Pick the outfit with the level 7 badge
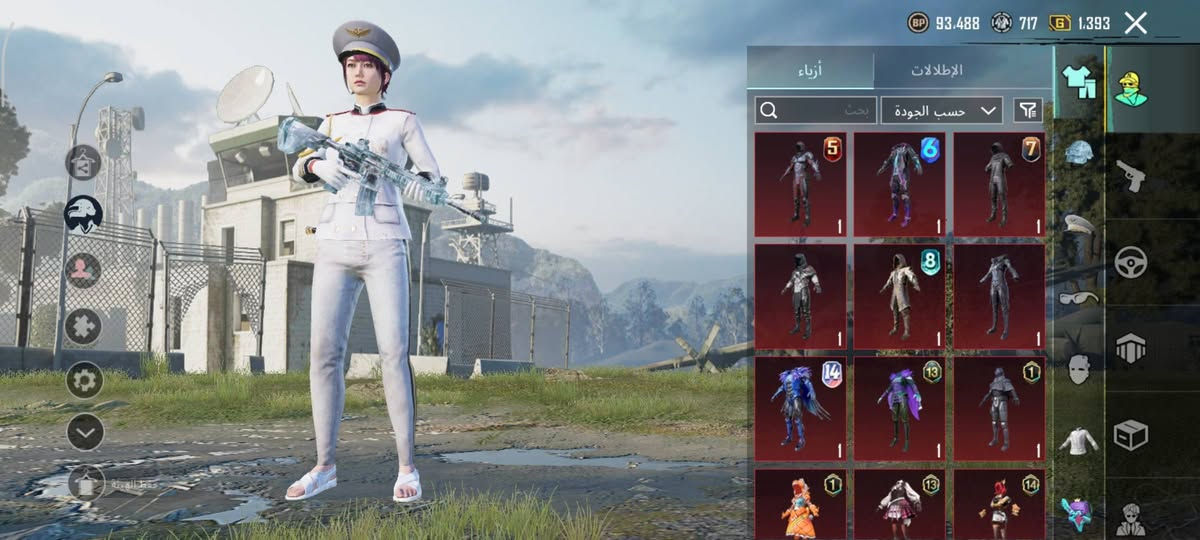The image size is (1200, 540). click(999, 185)
